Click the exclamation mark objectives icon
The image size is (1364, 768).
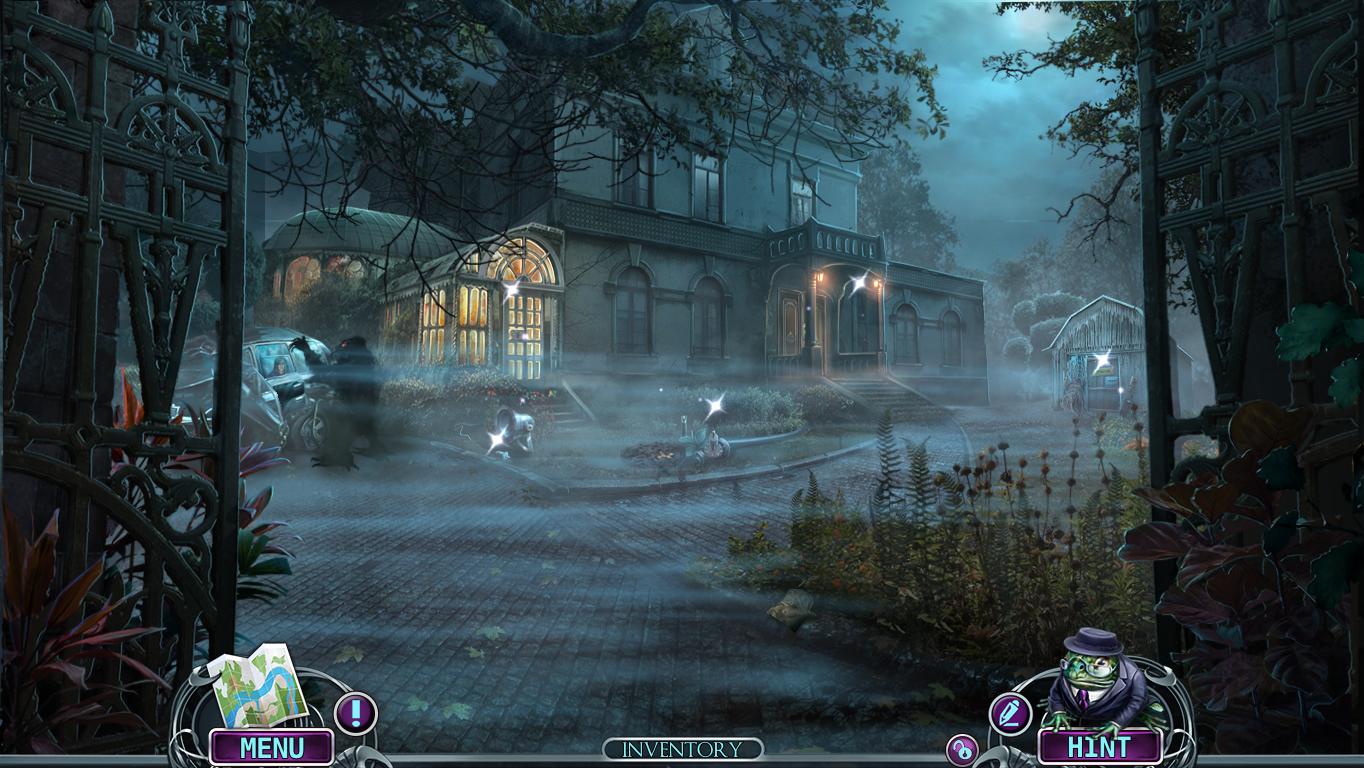[355, 713]
